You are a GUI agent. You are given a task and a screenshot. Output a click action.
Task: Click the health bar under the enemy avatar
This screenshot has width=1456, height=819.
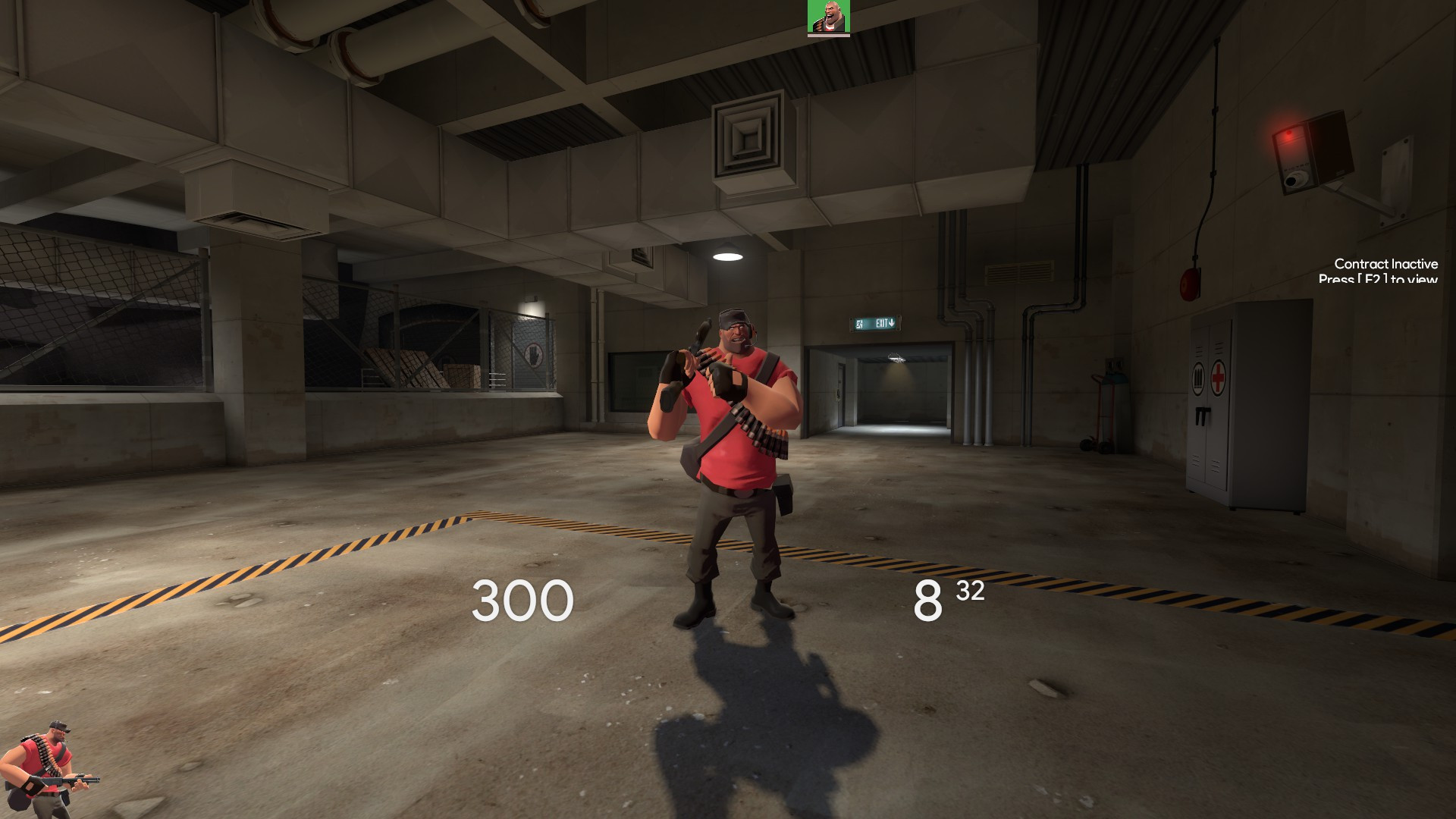[x=829, y=36]
